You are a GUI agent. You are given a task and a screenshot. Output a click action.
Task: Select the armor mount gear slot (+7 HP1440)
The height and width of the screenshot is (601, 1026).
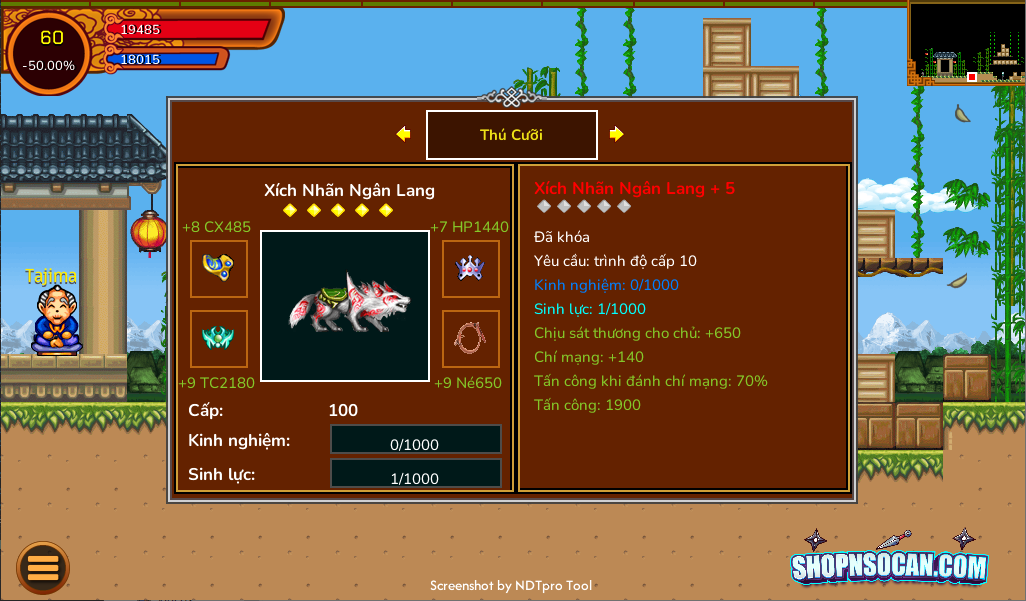point(471,269)
